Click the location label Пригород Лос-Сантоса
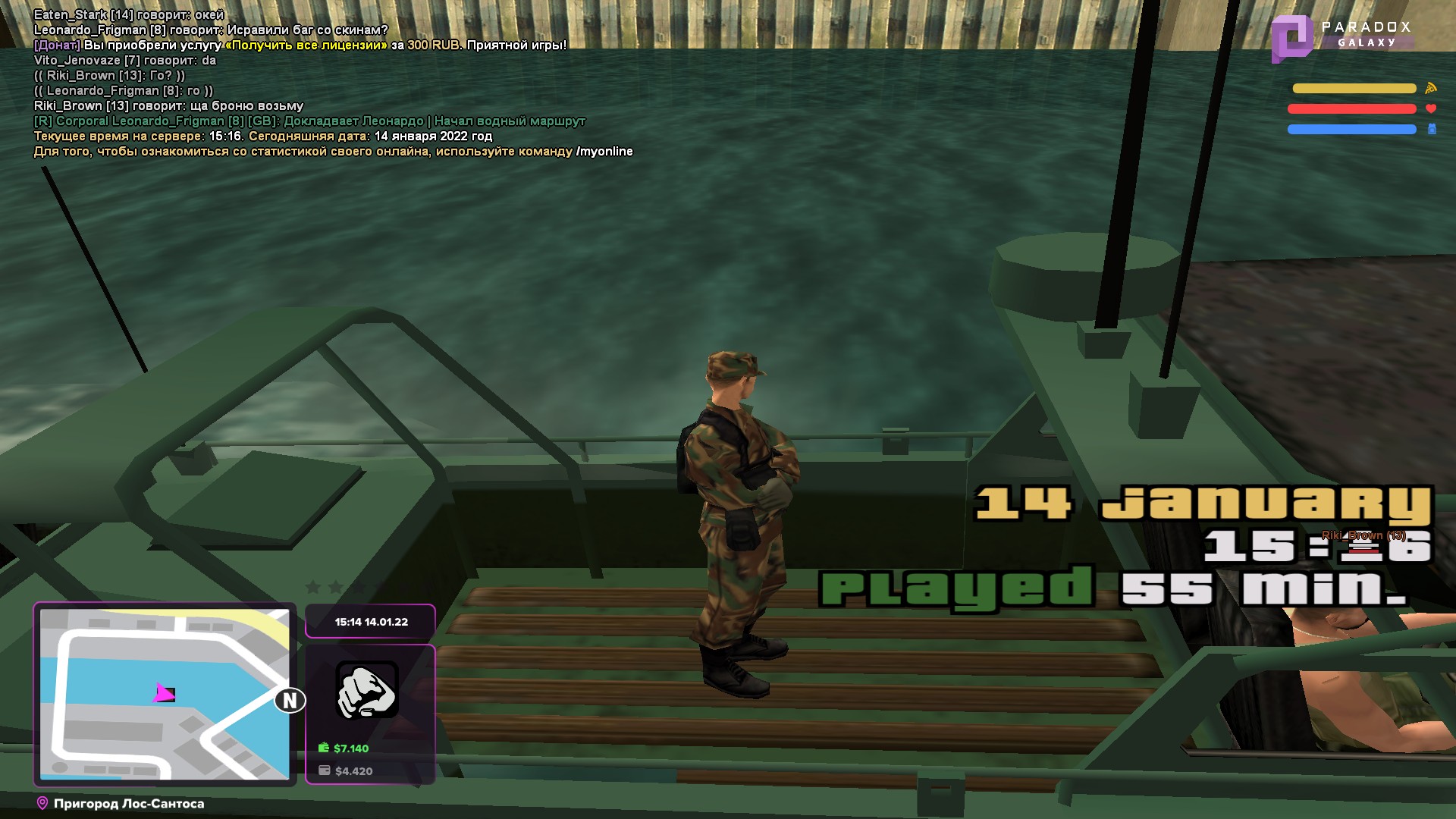Image resolution: width=1456 pixels, height=819 pixels. [128, 804]
